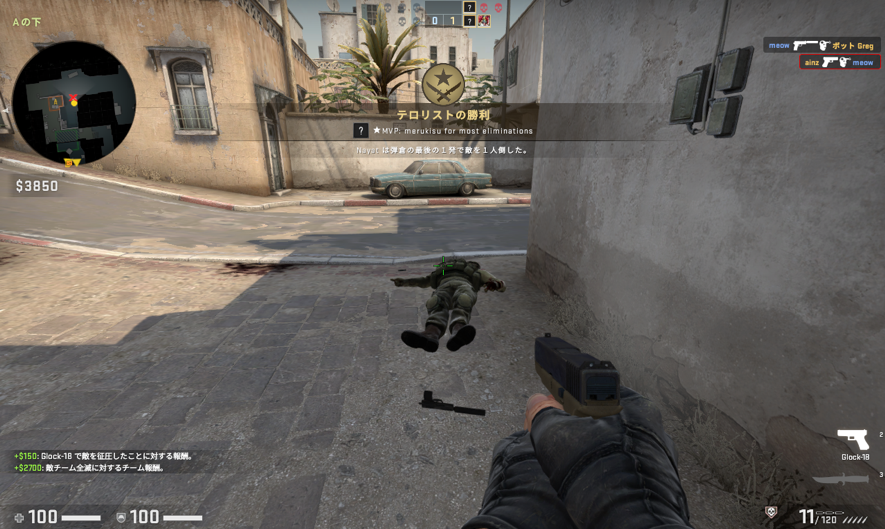Click the kill feed entry with ボット Greg
The image size is (885, 529).
(x=821, y=45)
